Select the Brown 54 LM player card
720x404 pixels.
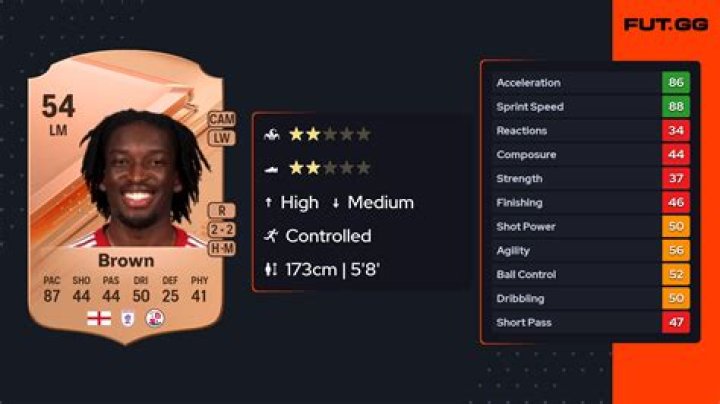pos(126,200)
